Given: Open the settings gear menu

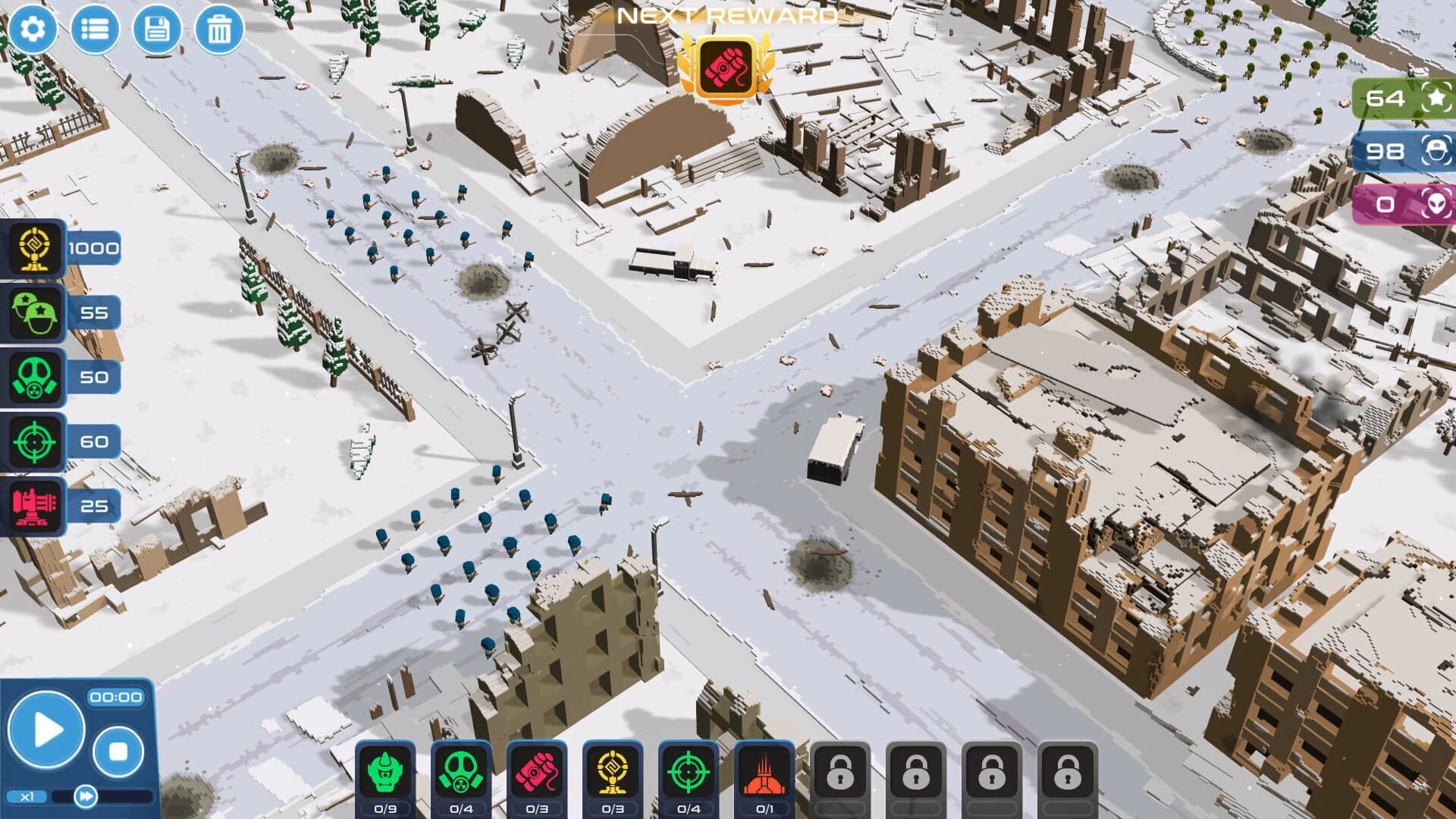Looking at the screenshot, I should 32,29.
